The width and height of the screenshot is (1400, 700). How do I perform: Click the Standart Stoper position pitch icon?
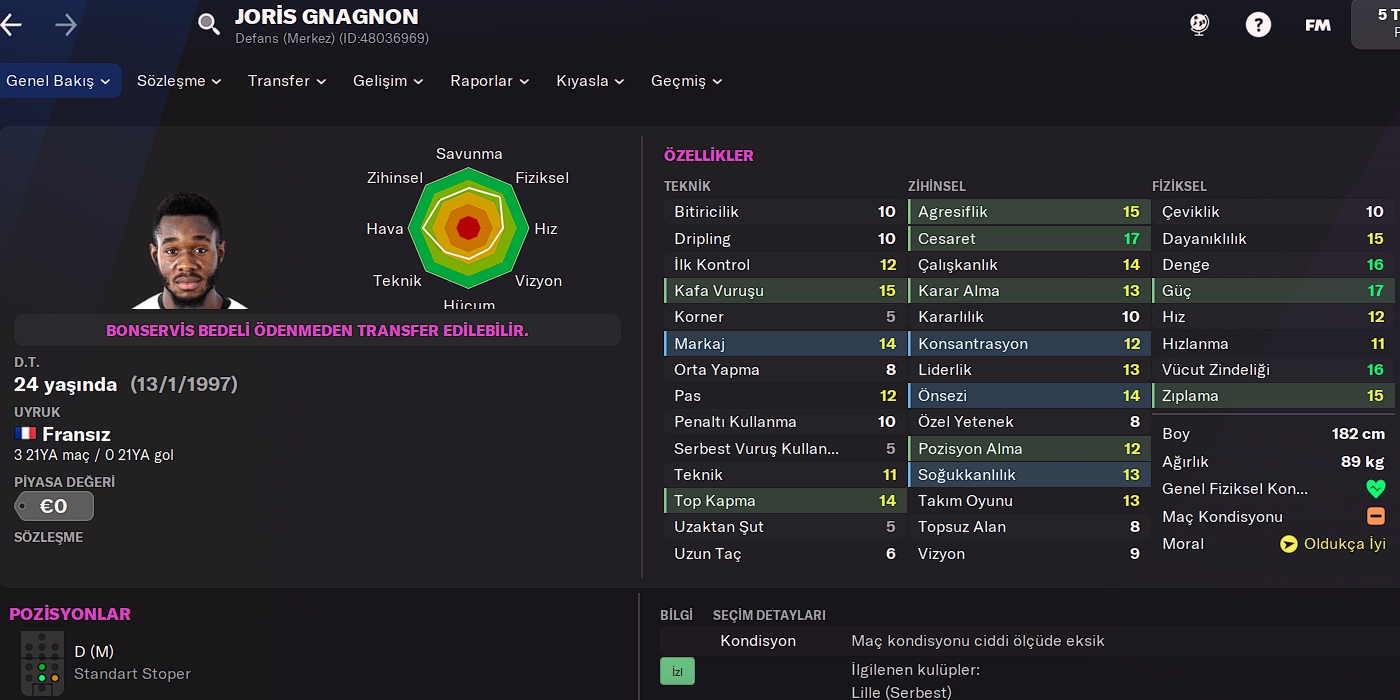[42, 662]
